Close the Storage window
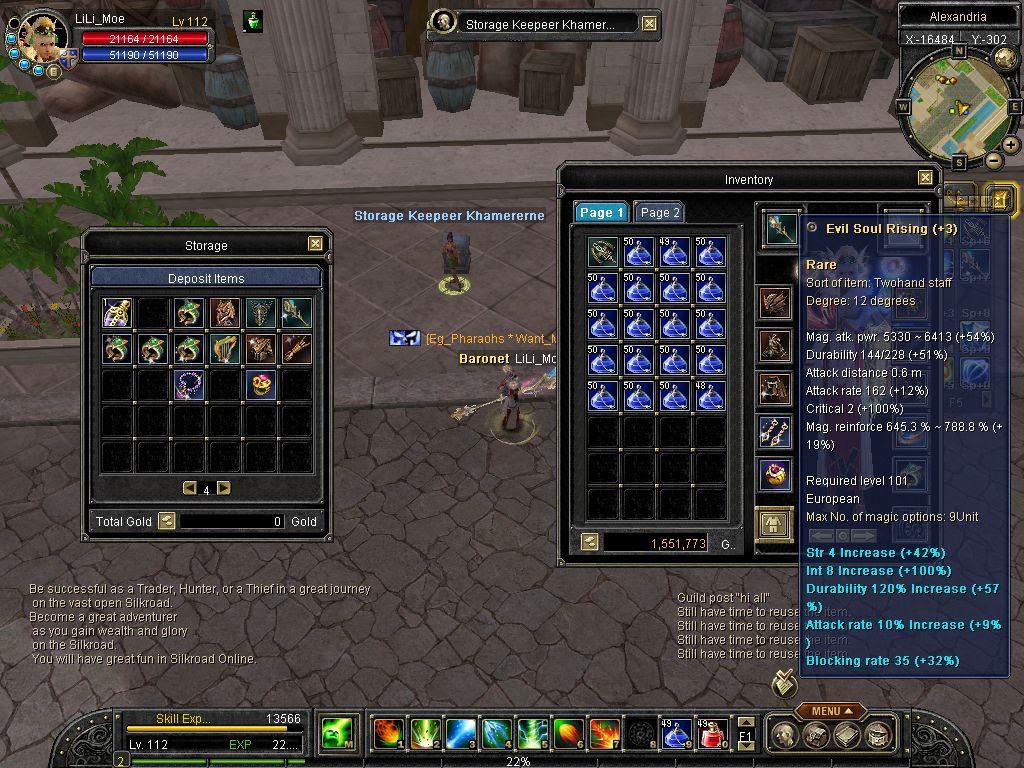The width and height of the screenshot is (1024, 768). (315, 244)
